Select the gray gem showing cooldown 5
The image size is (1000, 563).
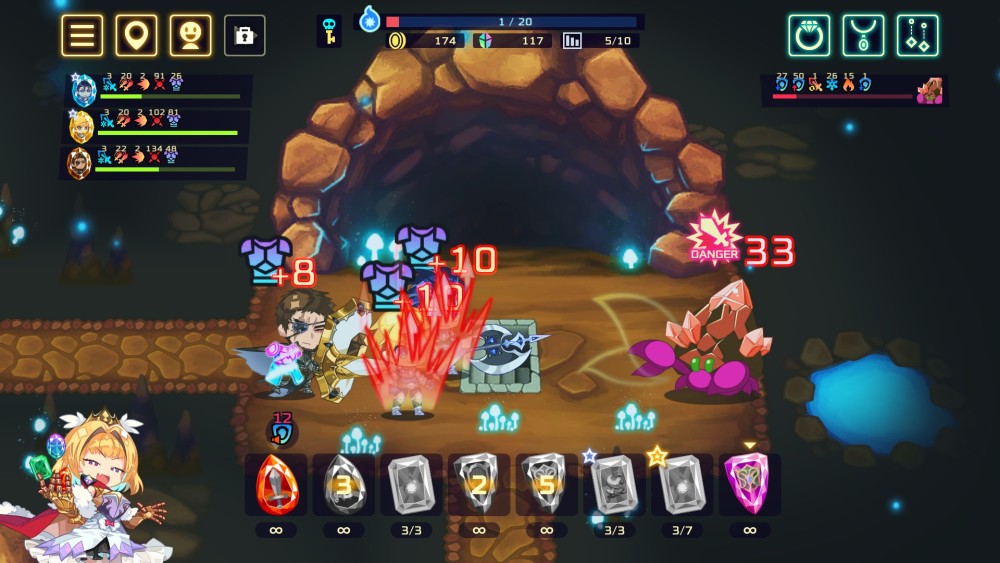point(546,485)
